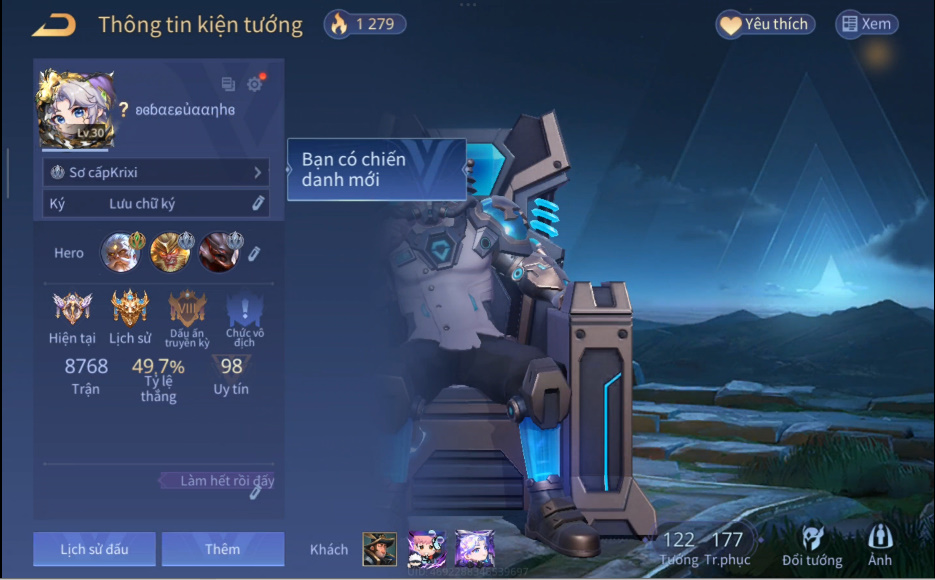This screenshot has width=935, height=580.
Task: Open Lịch sử đấu match history
Action: pyautogui.click(x=94, y=549)
